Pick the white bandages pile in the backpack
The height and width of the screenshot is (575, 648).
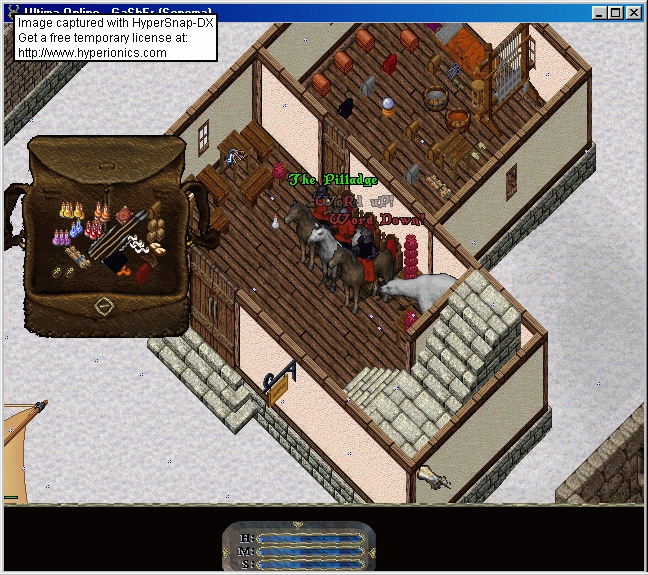tap(137, 246)
